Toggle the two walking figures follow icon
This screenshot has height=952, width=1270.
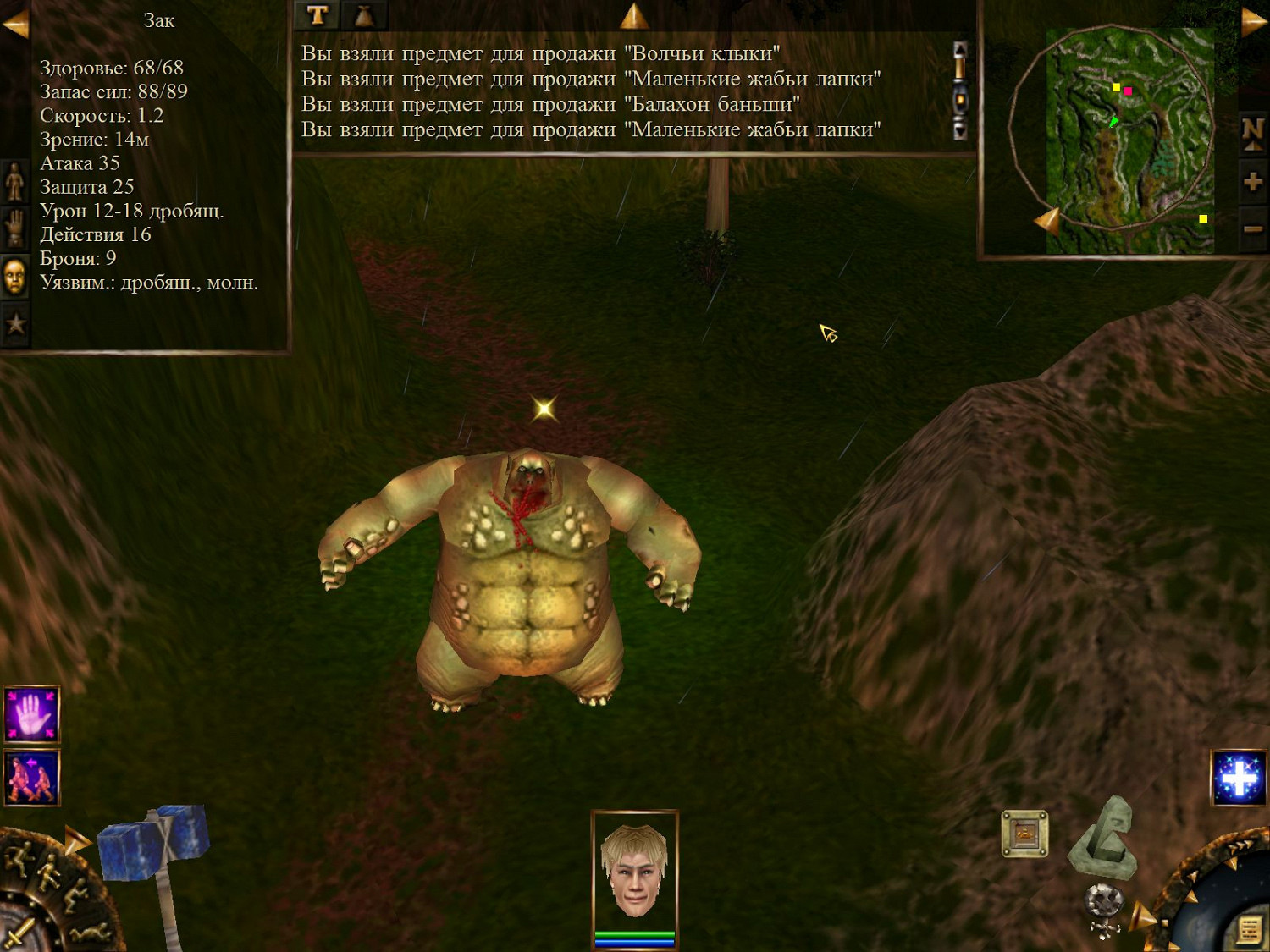pos(31,777)
